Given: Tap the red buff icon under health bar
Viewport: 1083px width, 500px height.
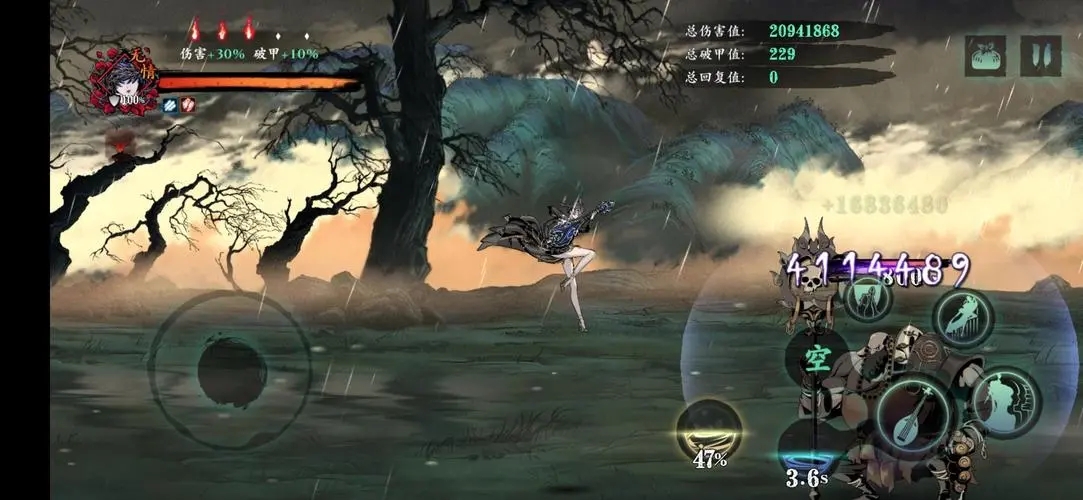Looking at the screenshot, I should tap(187, 104).
